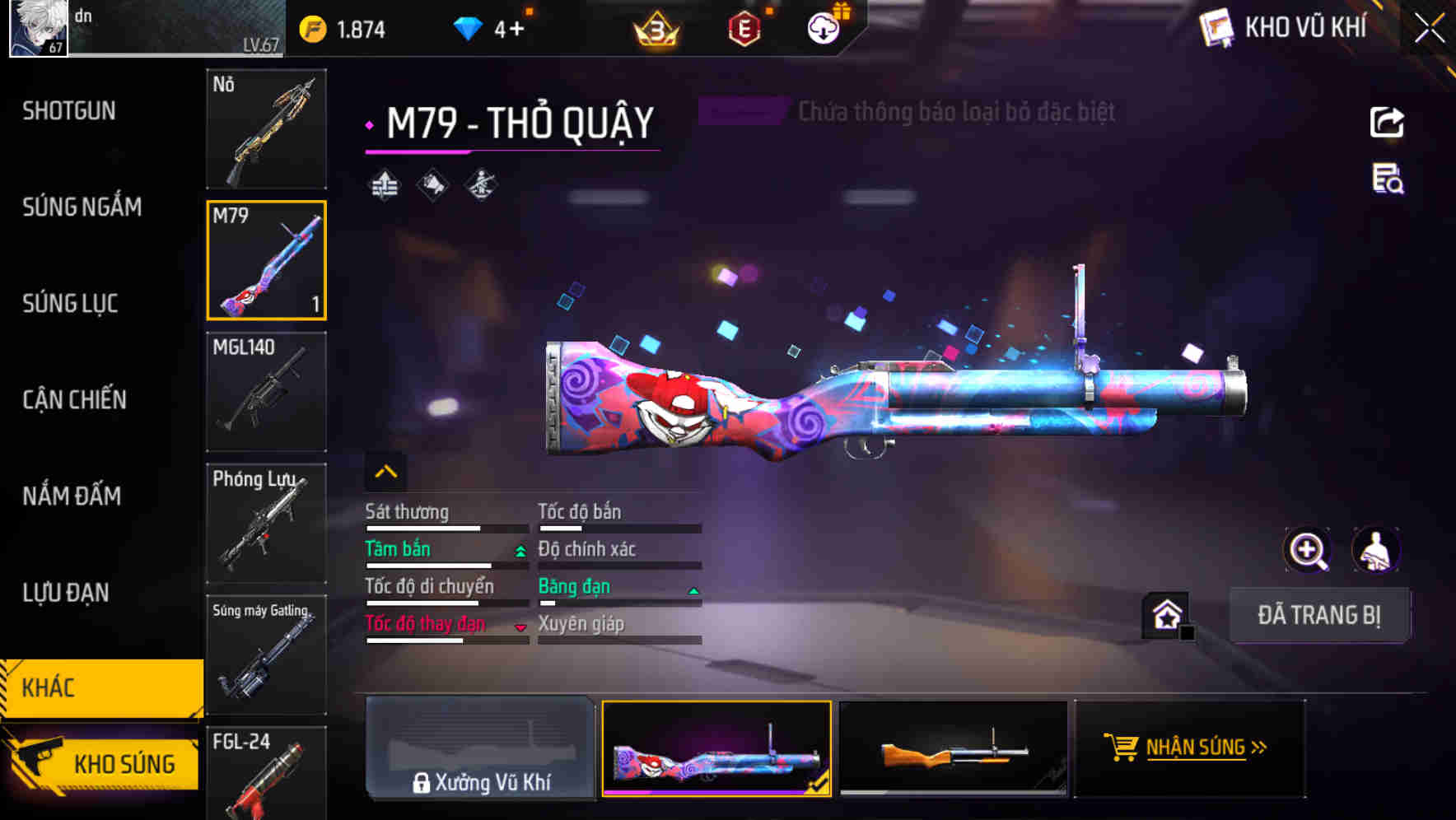The width and height of the screenshot is (1456, 820).
Task: Open the SÚNG NGẮM category
Action: pos(82,207)
